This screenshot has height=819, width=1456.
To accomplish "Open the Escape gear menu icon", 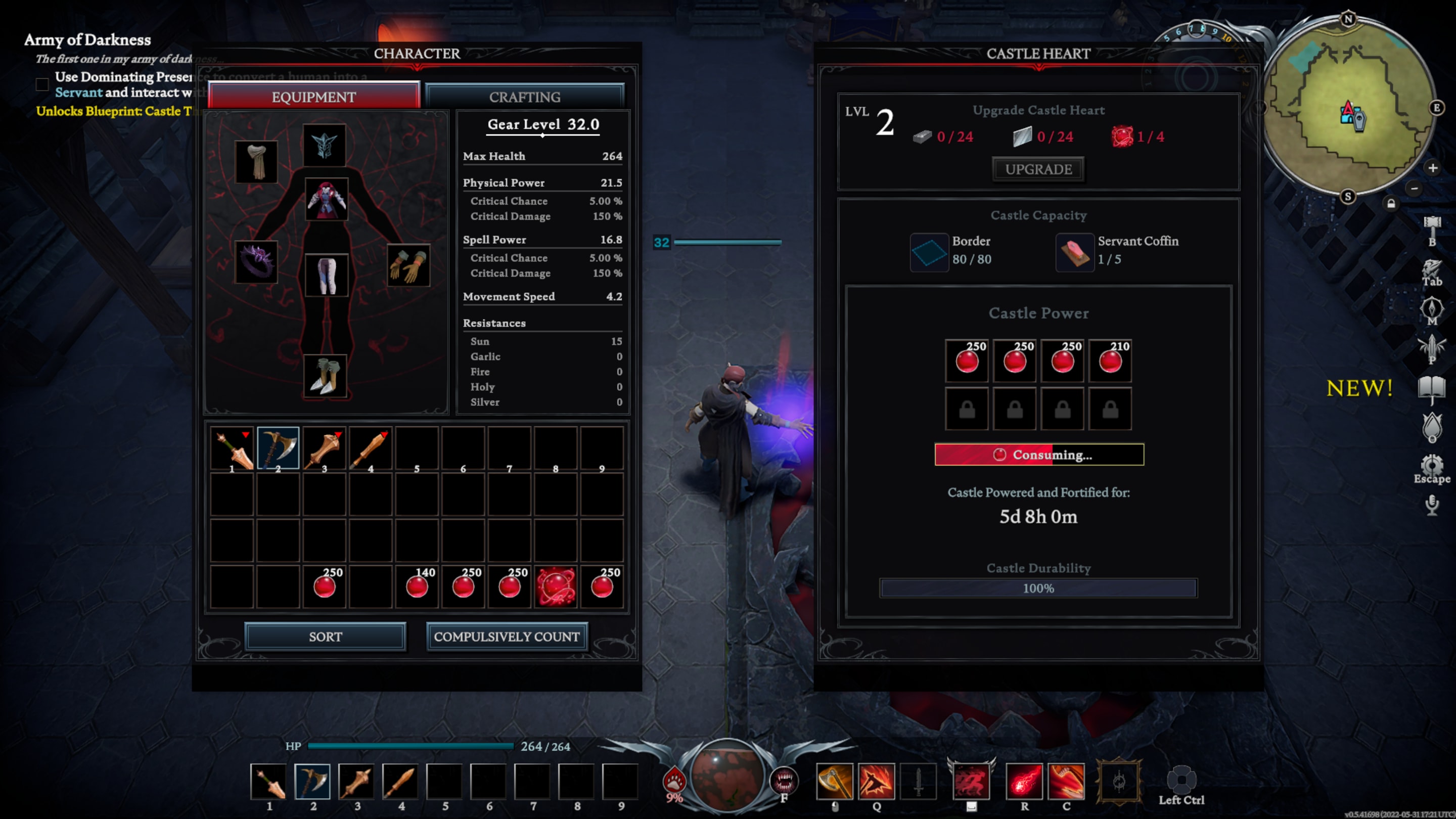I will [1431, 466].
